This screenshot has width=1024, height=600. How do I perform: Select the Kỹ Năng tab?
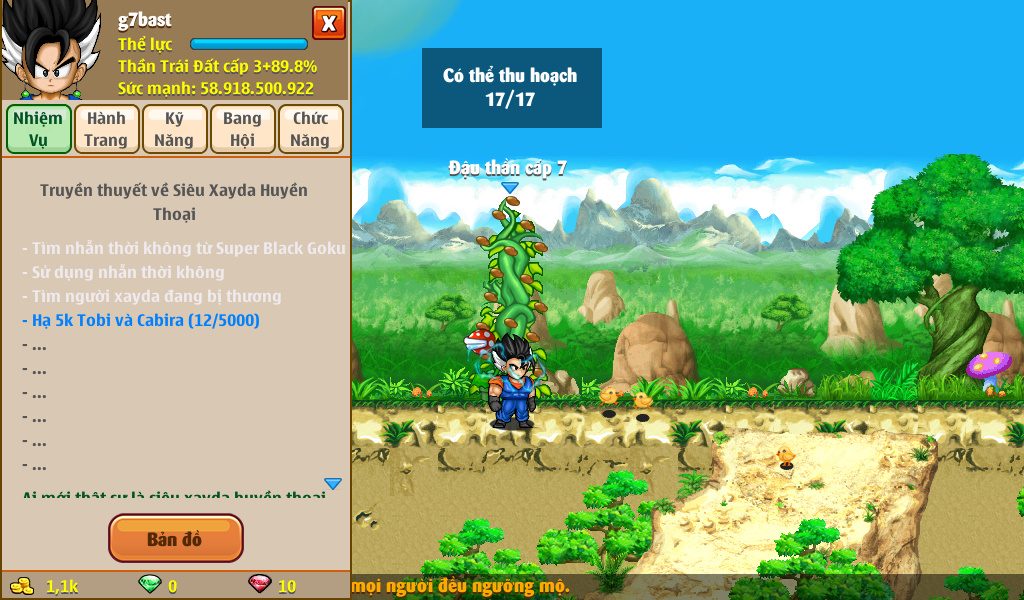coord(174,129)
